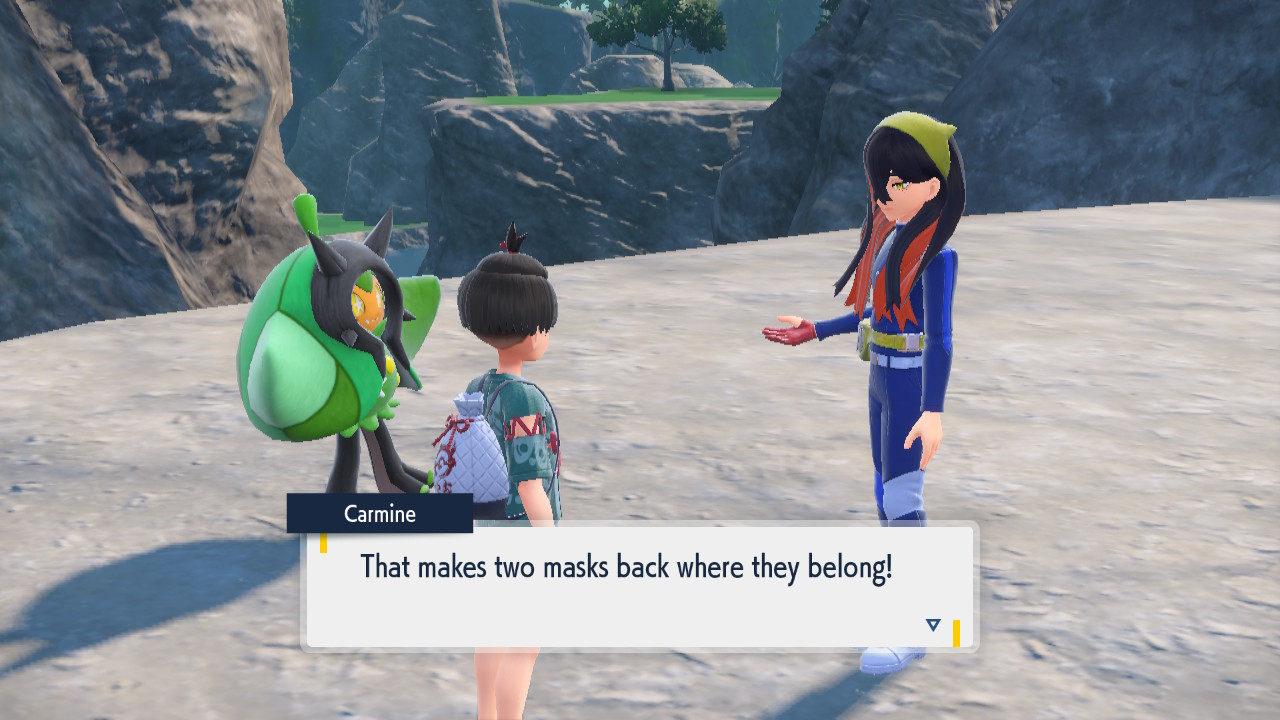Screen dimensions: 1280x720
Task: Advance dialogue with the blue arrow indicator
Action: (x=933, y=625)
